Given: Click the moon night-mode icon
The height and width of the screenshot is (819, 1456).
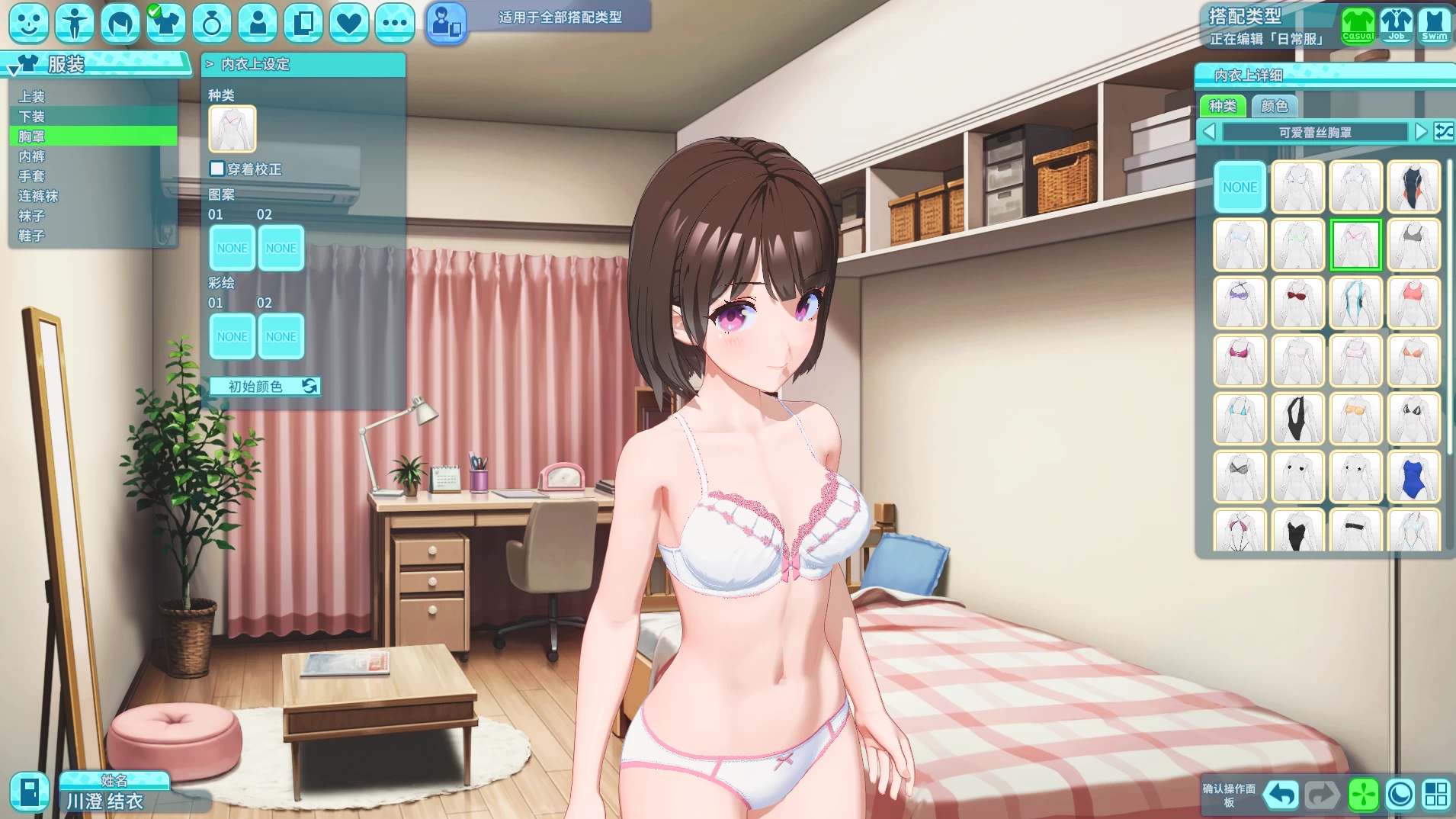Looking at the screenshot, I should pyautogui.click(x=1401, y=796).
